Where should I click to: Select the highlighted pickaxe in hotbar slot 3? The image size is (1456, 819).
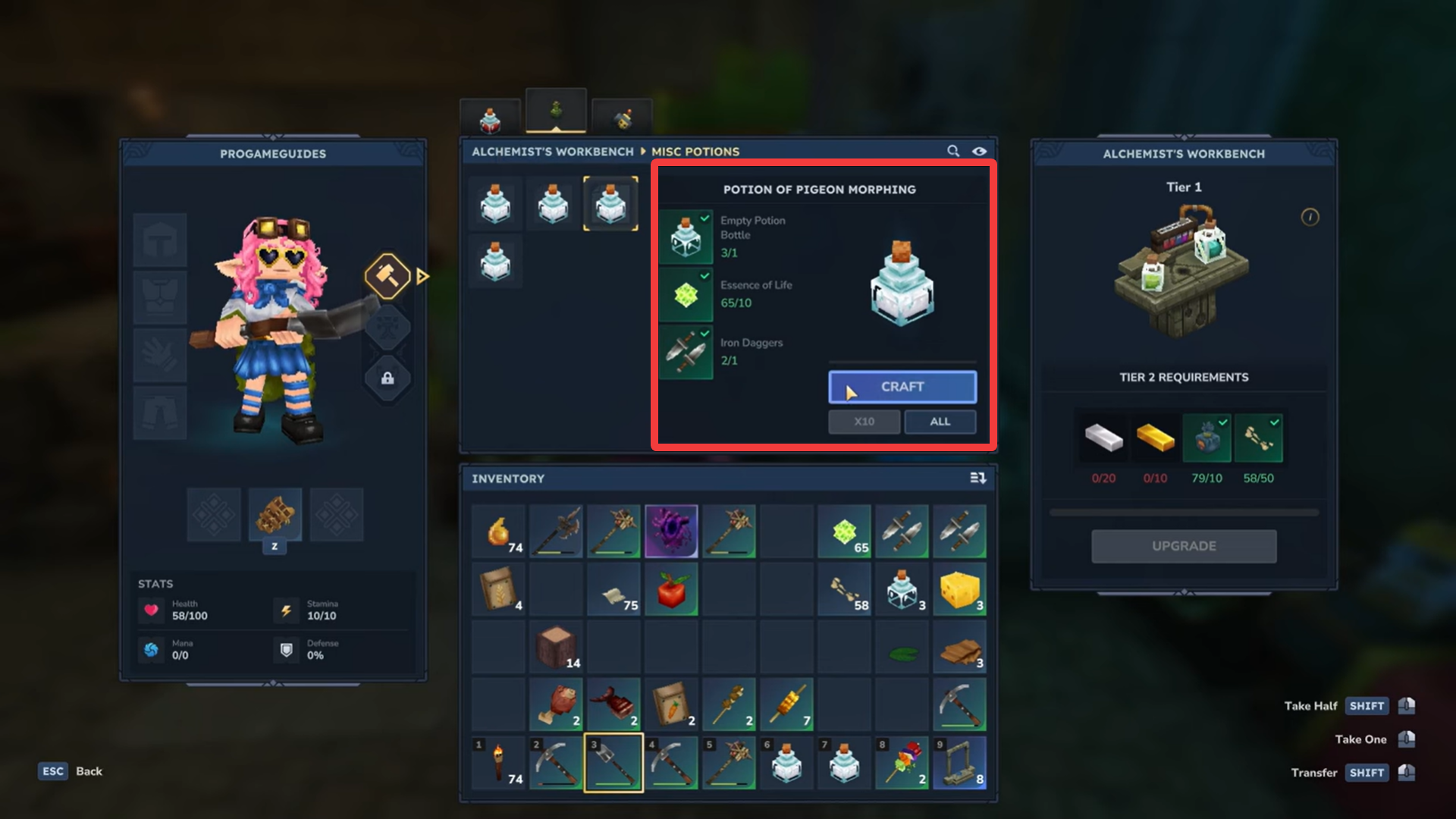(x=613, y=762)
